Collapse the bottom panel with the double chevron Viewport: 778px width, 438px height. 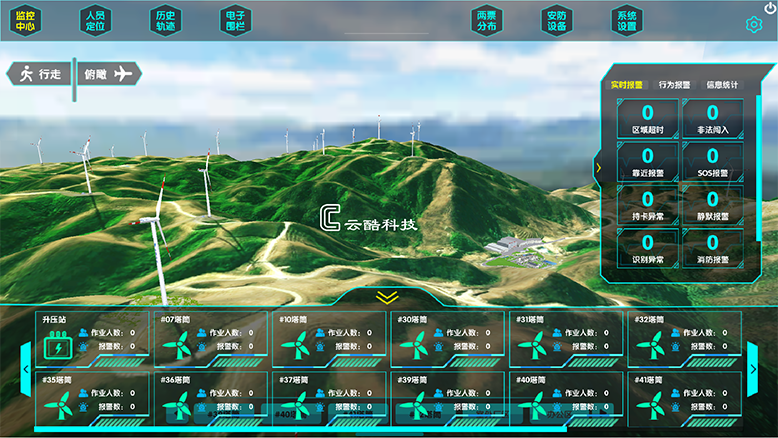(x=387, y=297)
